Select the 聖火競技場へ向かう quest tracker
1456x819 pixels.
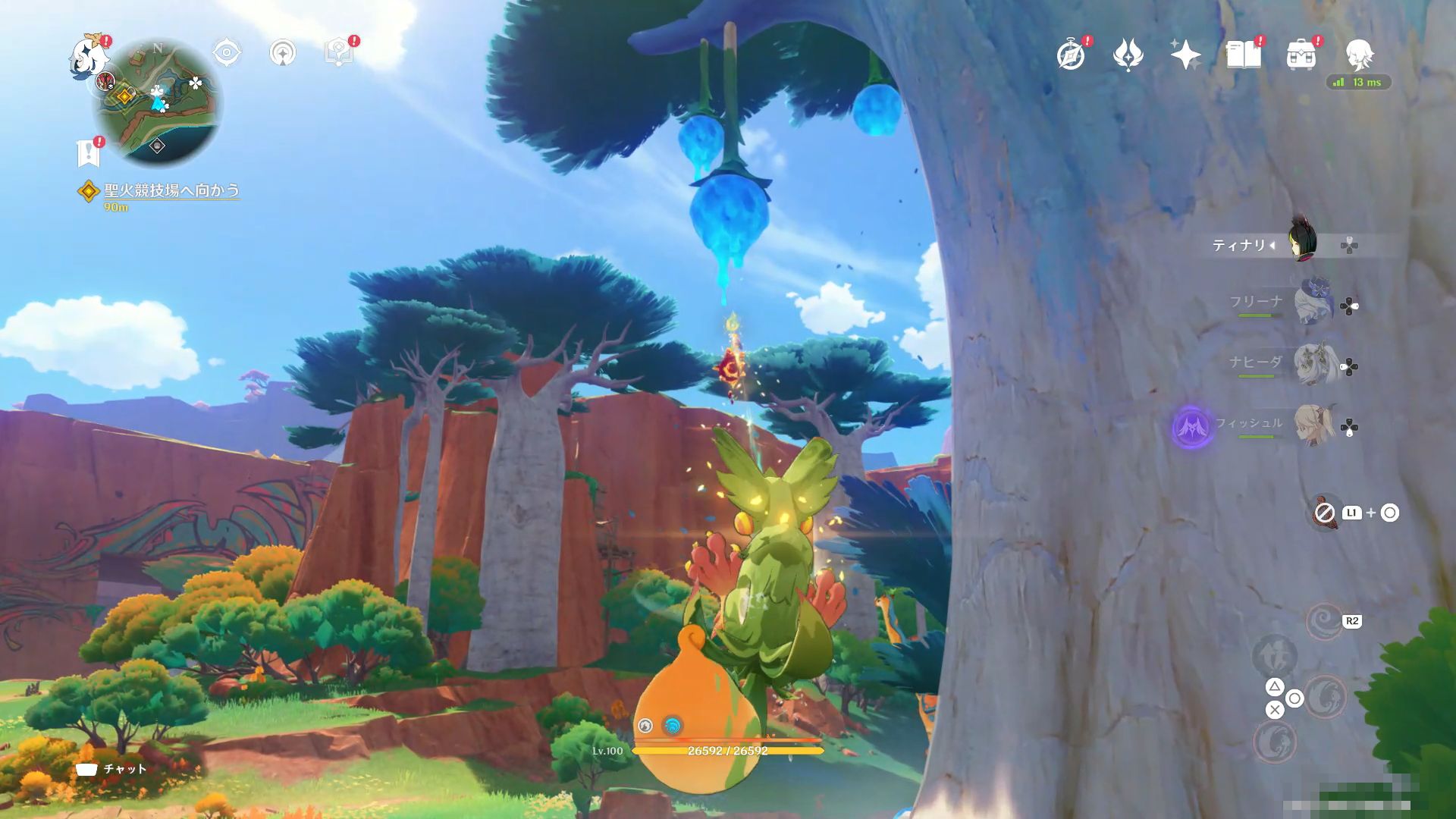point(171,190)
